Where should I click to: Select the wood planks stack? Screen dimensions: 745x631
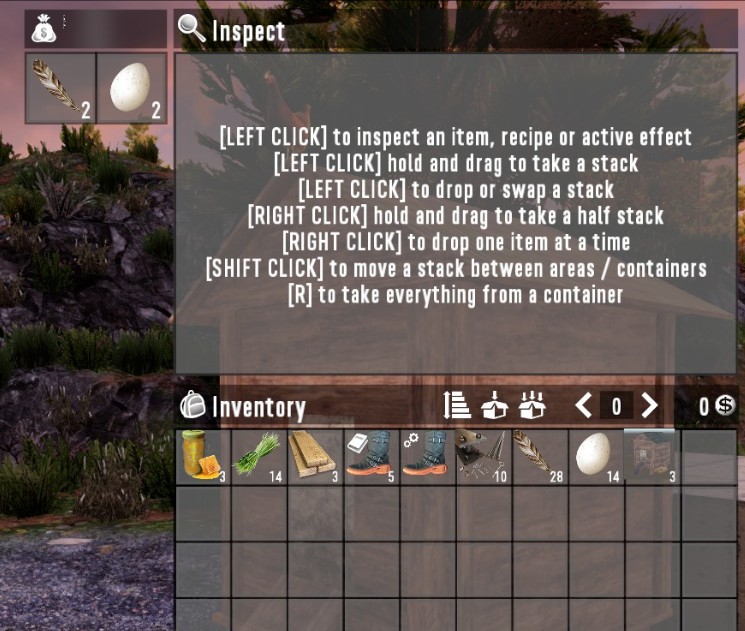tap(315, 457)
